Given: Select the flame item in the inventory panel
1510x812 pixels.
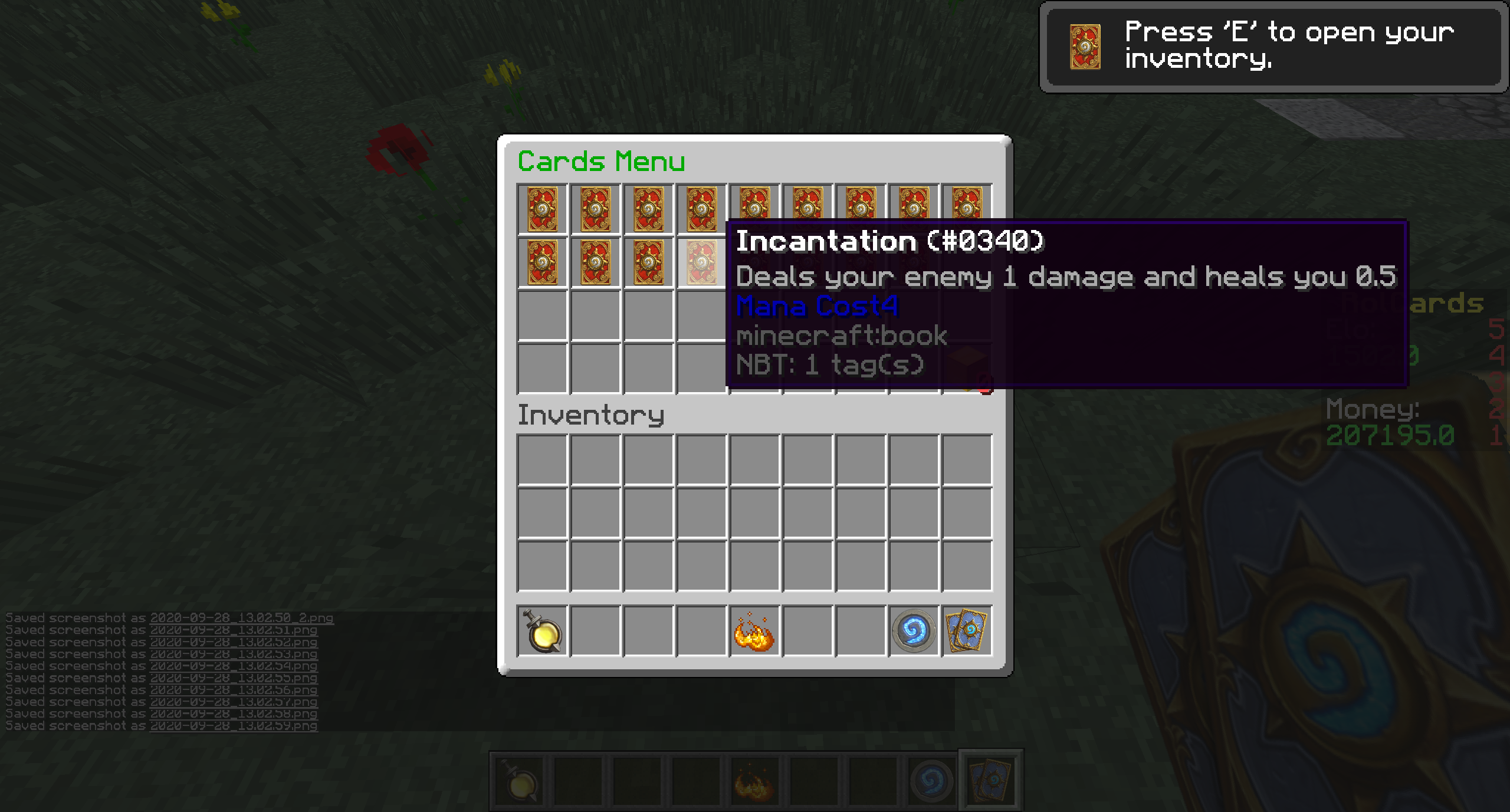Looking at the screenshot, I should tap(754, 632).
